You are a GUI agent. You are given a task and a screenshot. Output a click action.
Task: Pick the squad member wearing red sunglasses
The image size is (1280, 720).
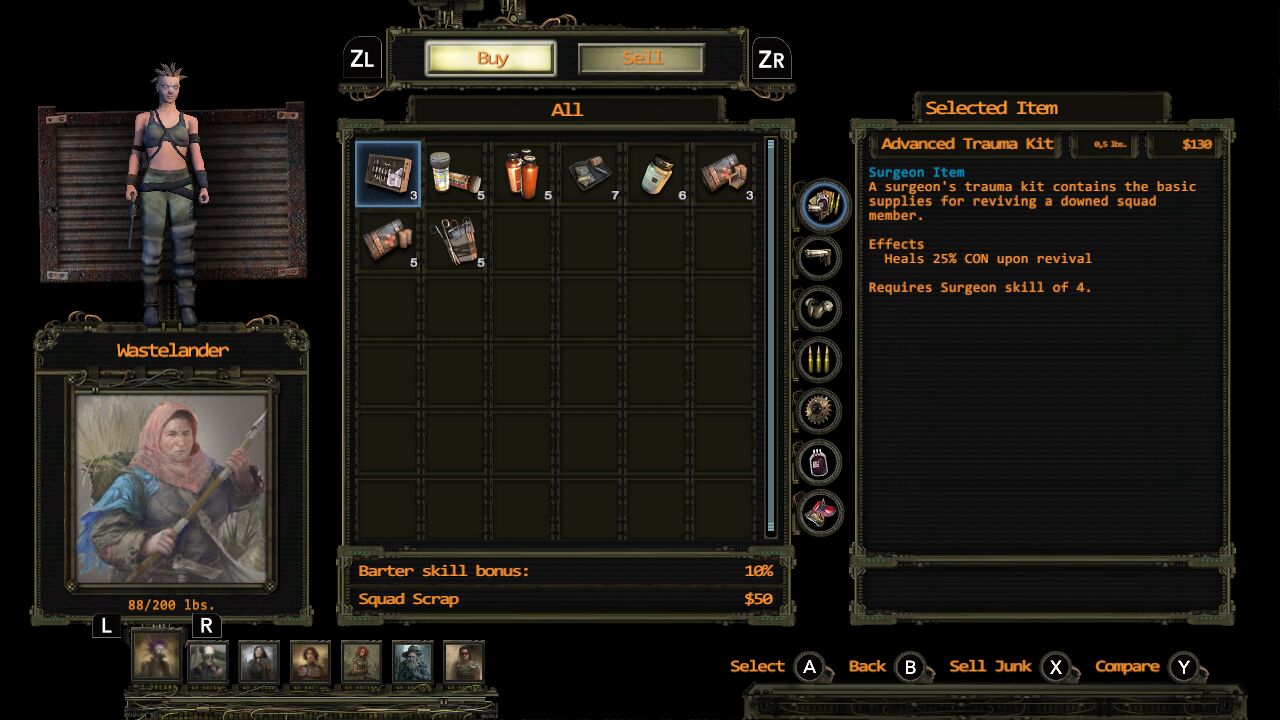[463, 662]
